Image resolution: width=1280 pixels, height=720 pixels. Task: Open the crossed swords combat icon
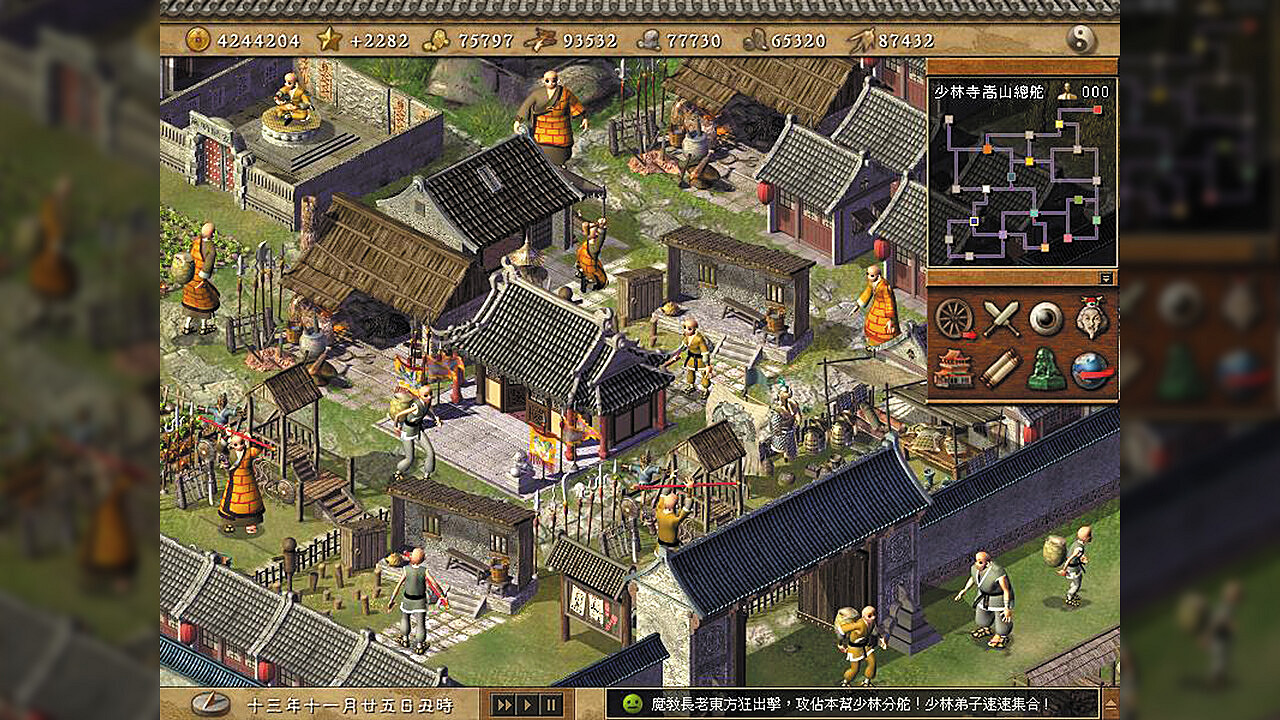point(1000,316)
